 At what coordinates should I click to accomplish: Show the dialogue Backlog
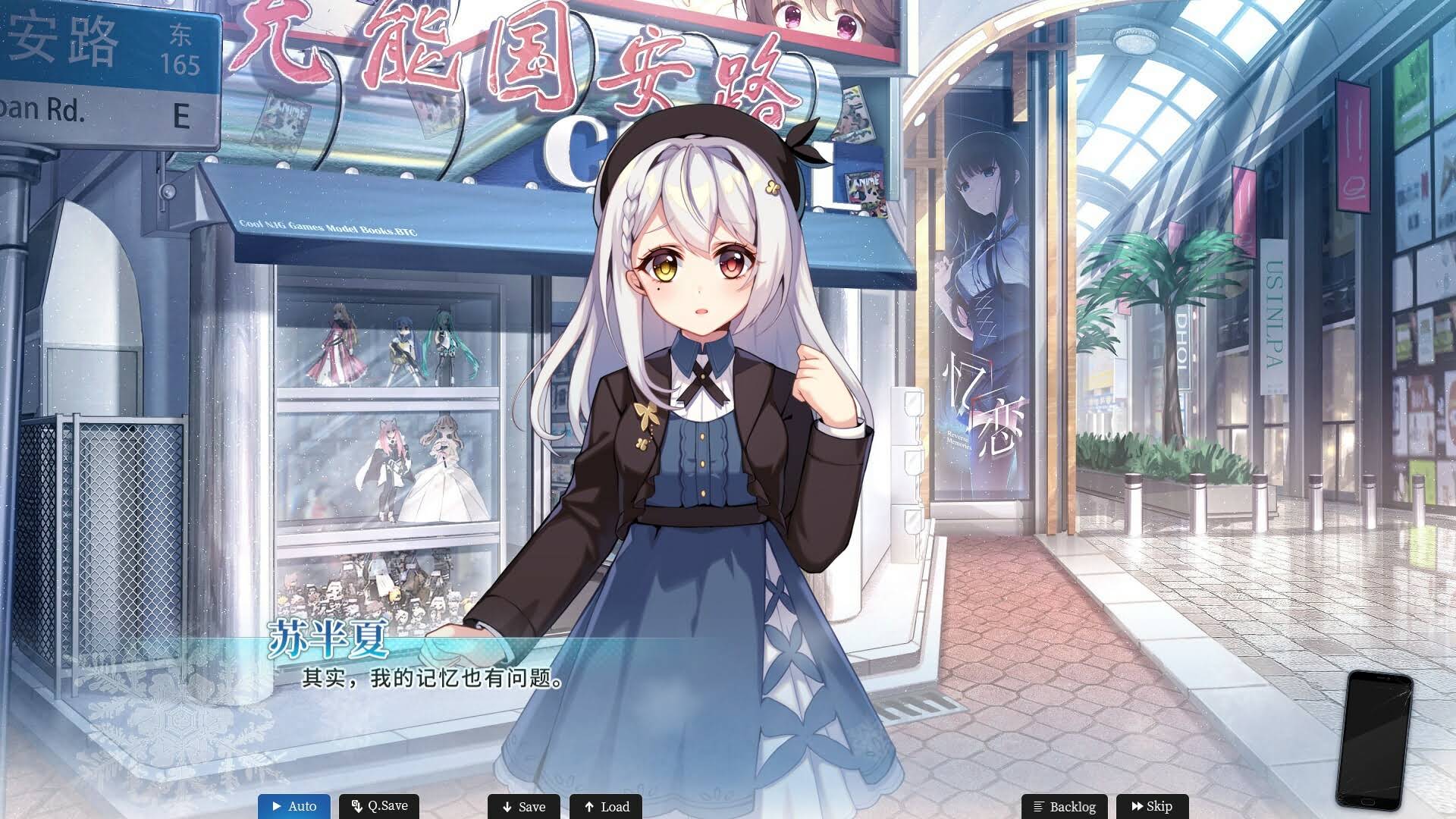[1064, 807]
